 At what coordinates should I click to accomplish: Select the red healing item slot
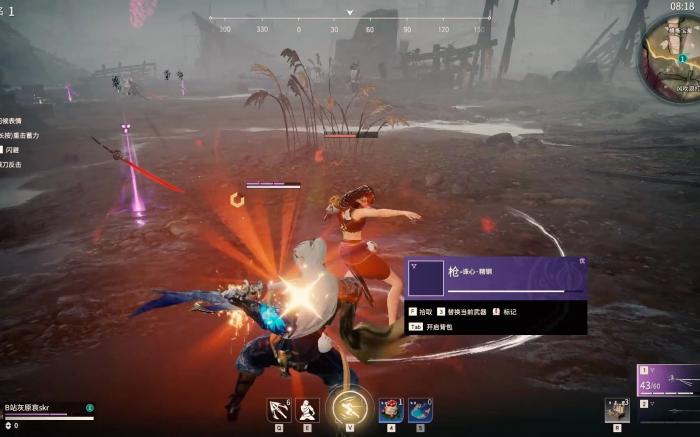(x=392, y=410)
